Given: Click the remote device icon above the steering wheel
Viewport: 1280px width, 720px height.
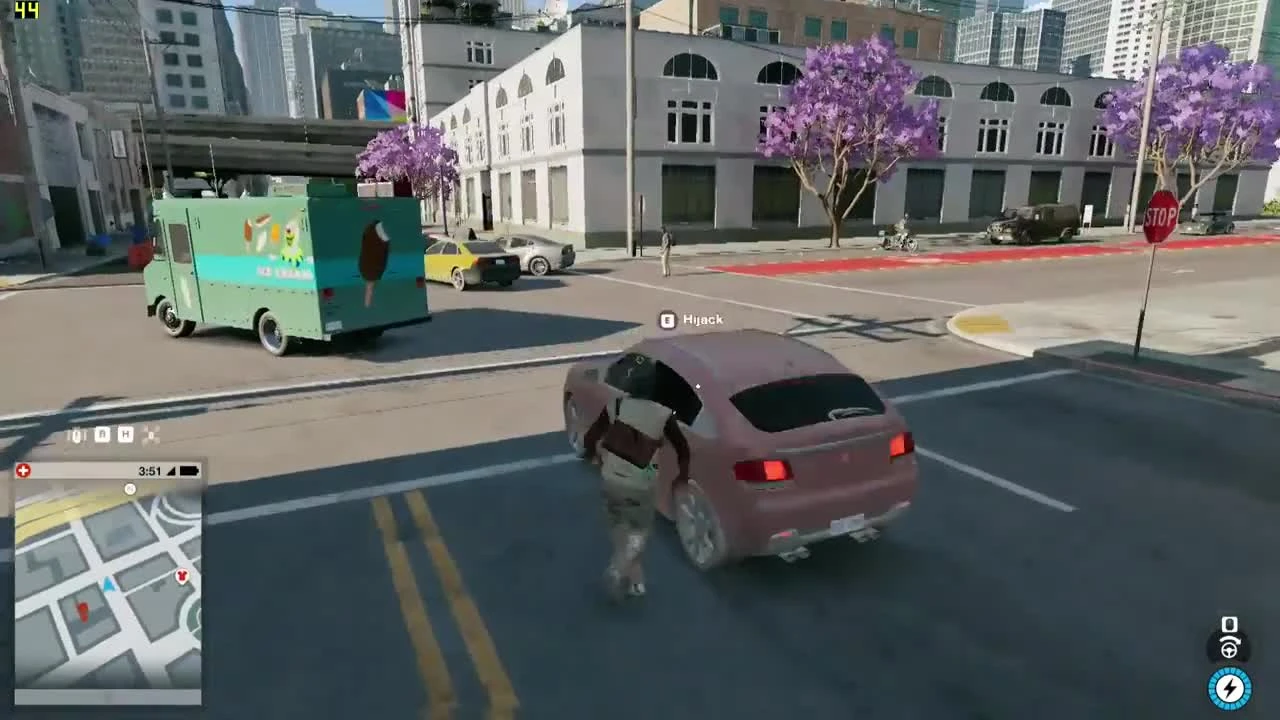Looking at the screenshot, I should tap(1230, 624).
